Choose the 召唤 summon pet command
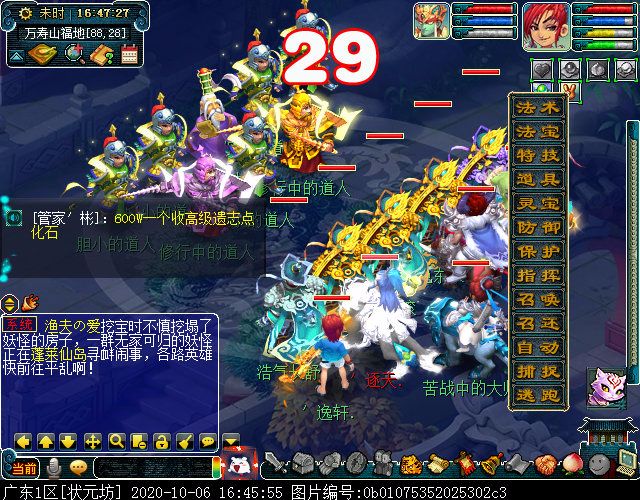The image size is (640, 500). 538,300
